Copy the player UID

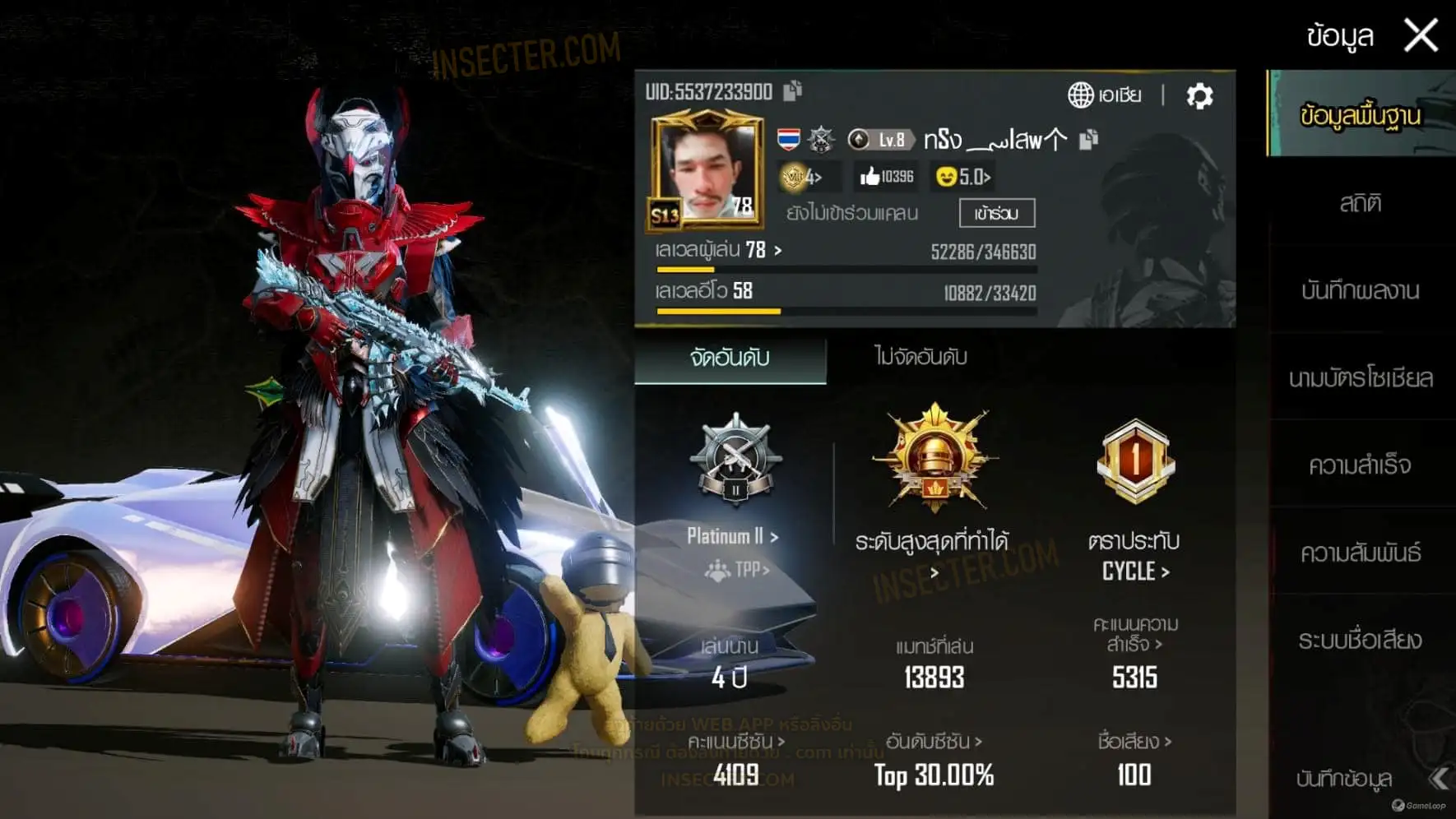792,90
